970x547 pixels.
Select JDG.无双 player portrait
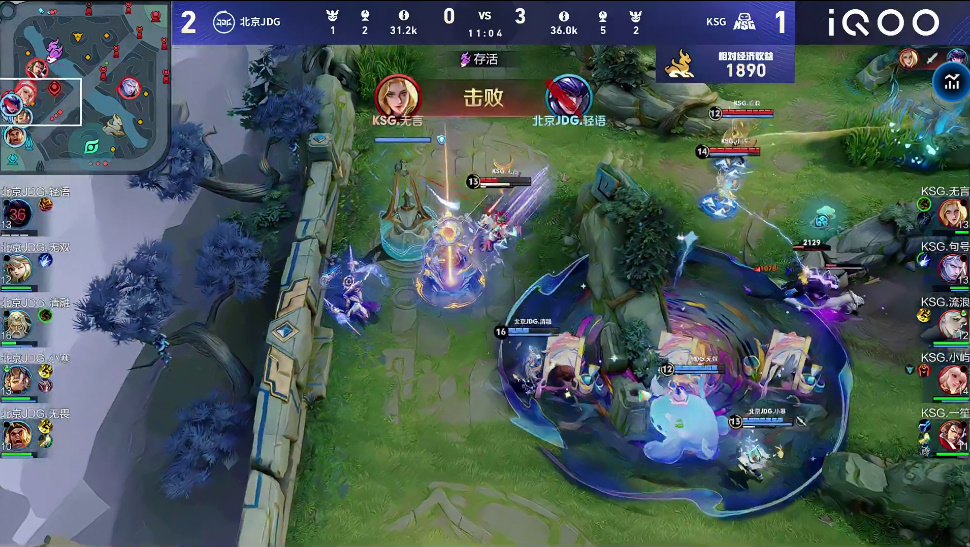tap(18, 269)
